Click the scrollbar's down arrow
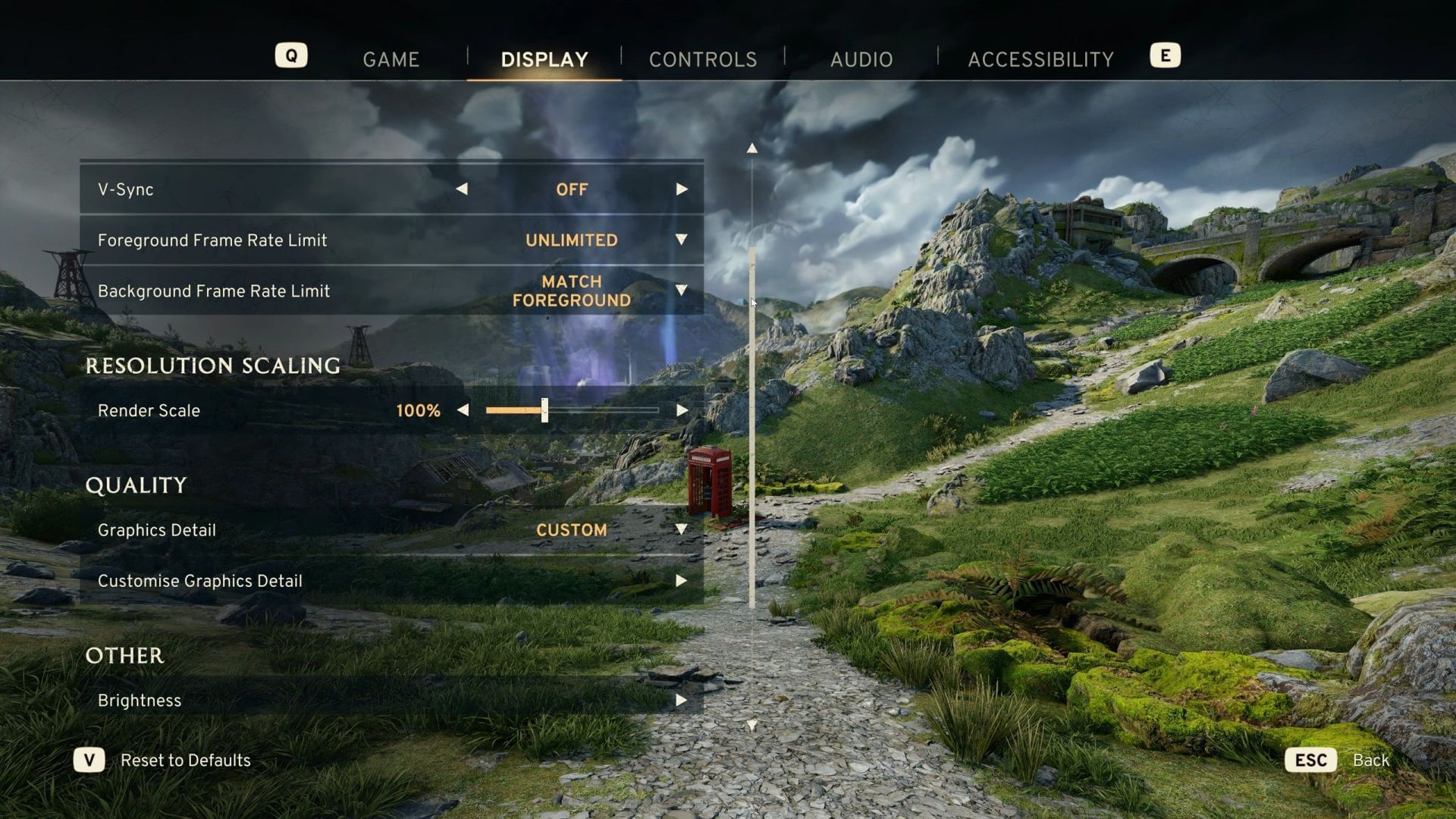The height and width of the screenshot is (819, 1456). click(x=752, y=726)
